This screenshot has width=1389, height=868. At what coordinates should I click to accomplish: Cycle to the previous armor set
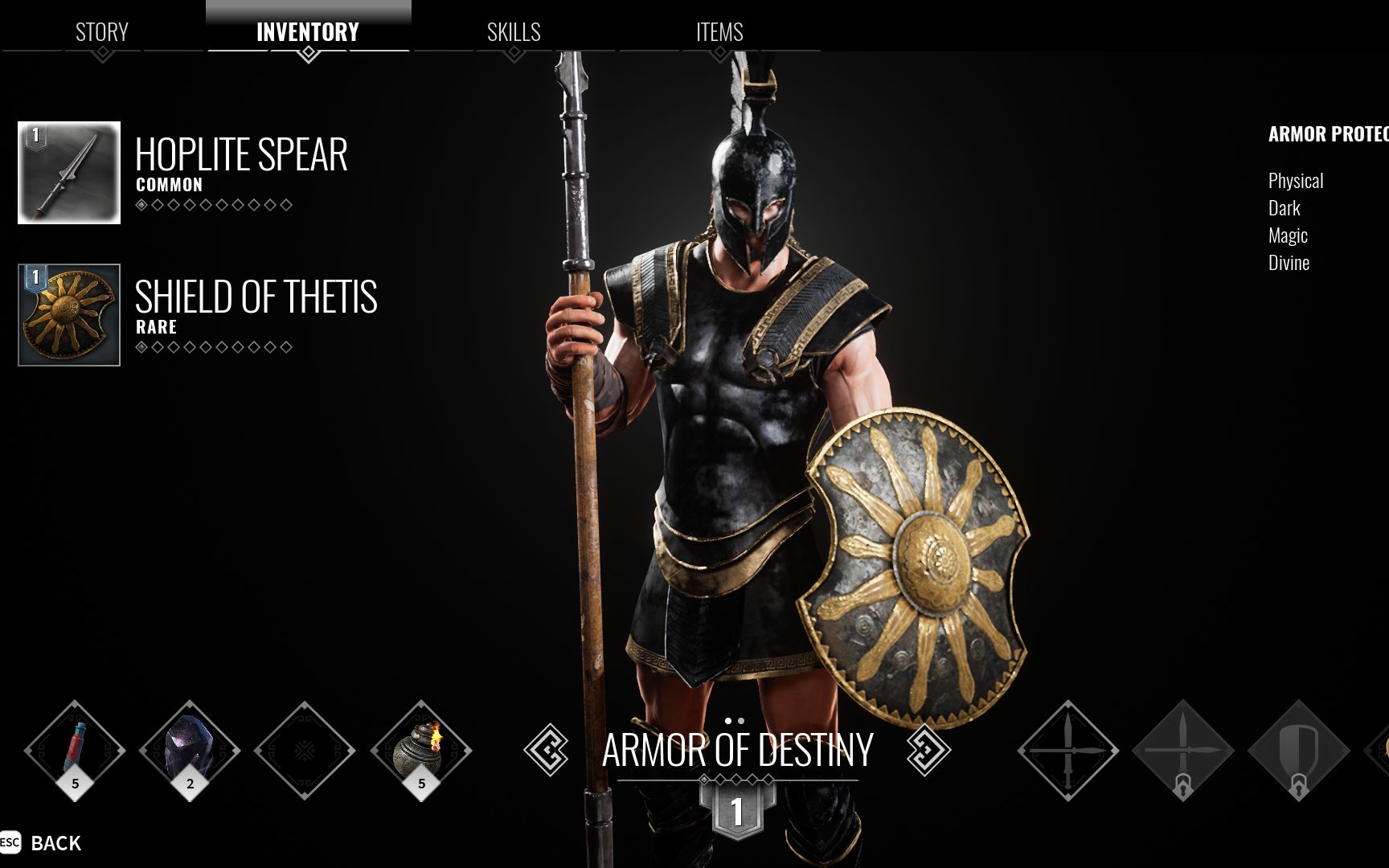[x=547, y=750]
